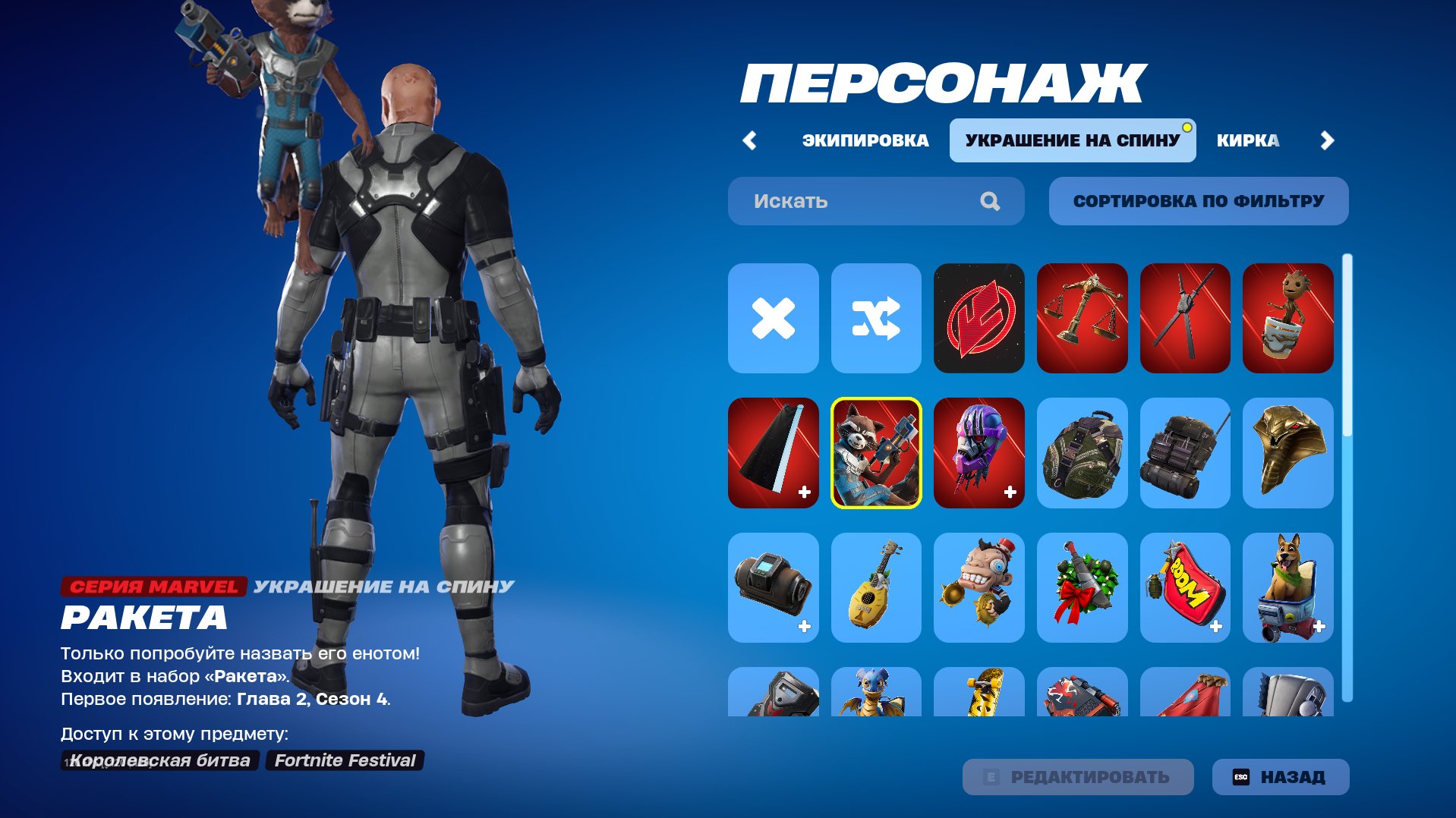Click the left arrow to browse previous category

click(750, 140)
